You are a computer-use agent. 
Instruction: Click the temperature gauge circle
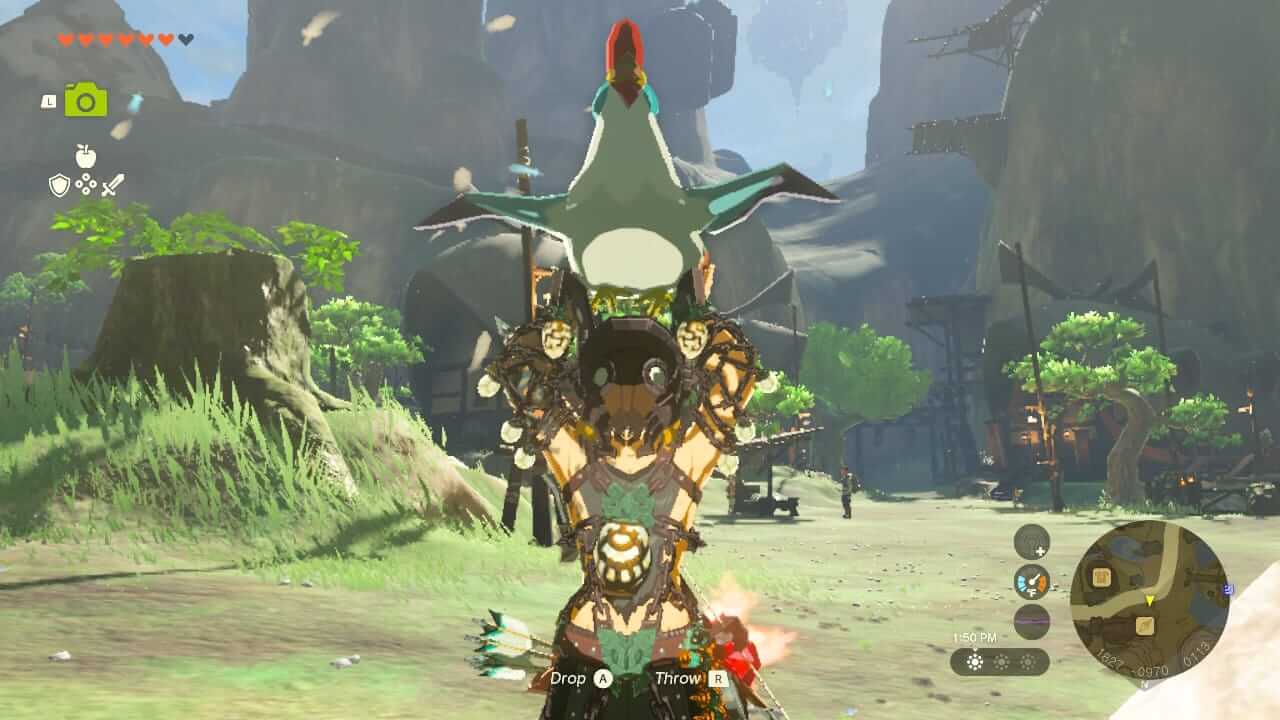(x=1031, y=581)
